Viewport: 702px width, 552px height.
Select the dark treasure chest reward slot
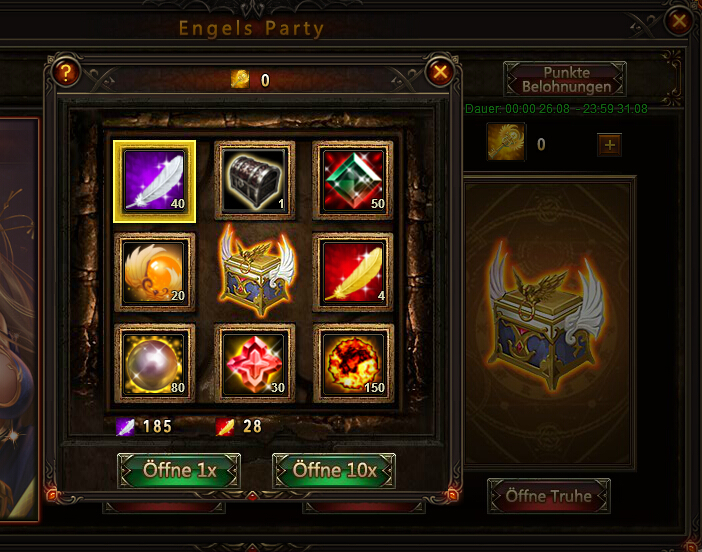click(254, 180)
